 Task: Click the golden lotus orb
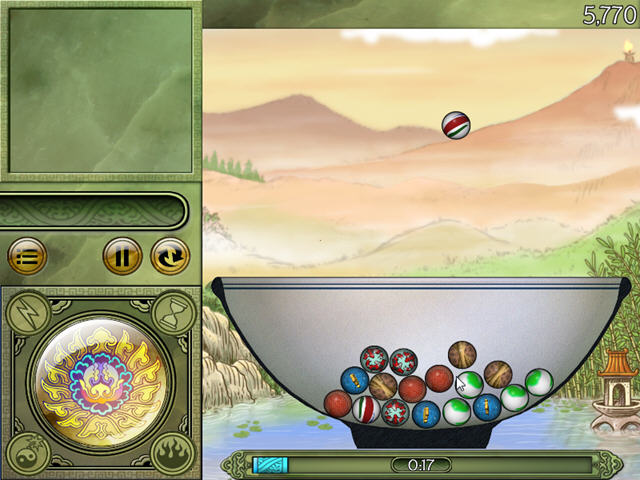coord(100,382)
